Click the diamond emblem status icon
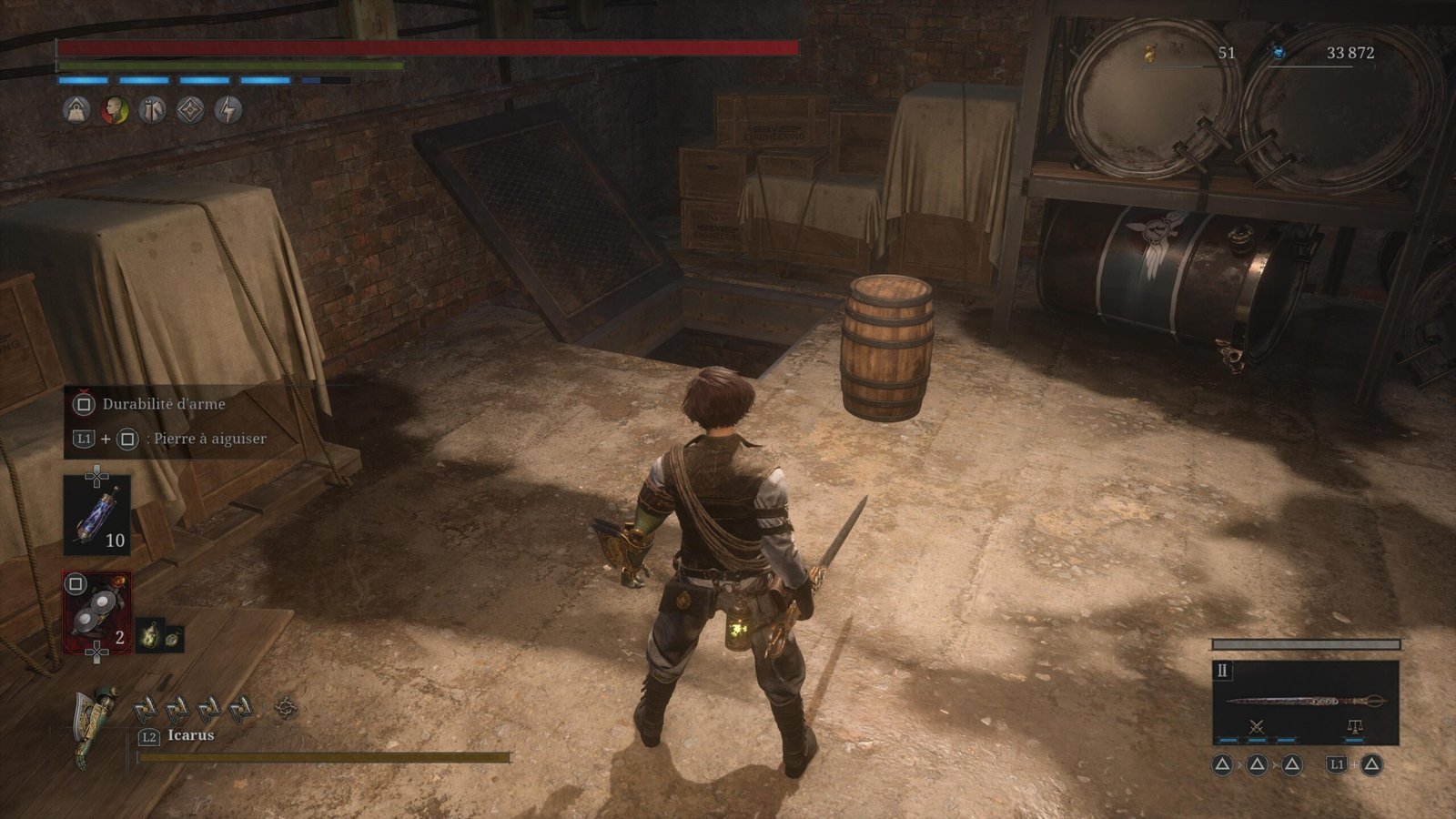Screen dimensions: 1456x819 coord(190,110)
